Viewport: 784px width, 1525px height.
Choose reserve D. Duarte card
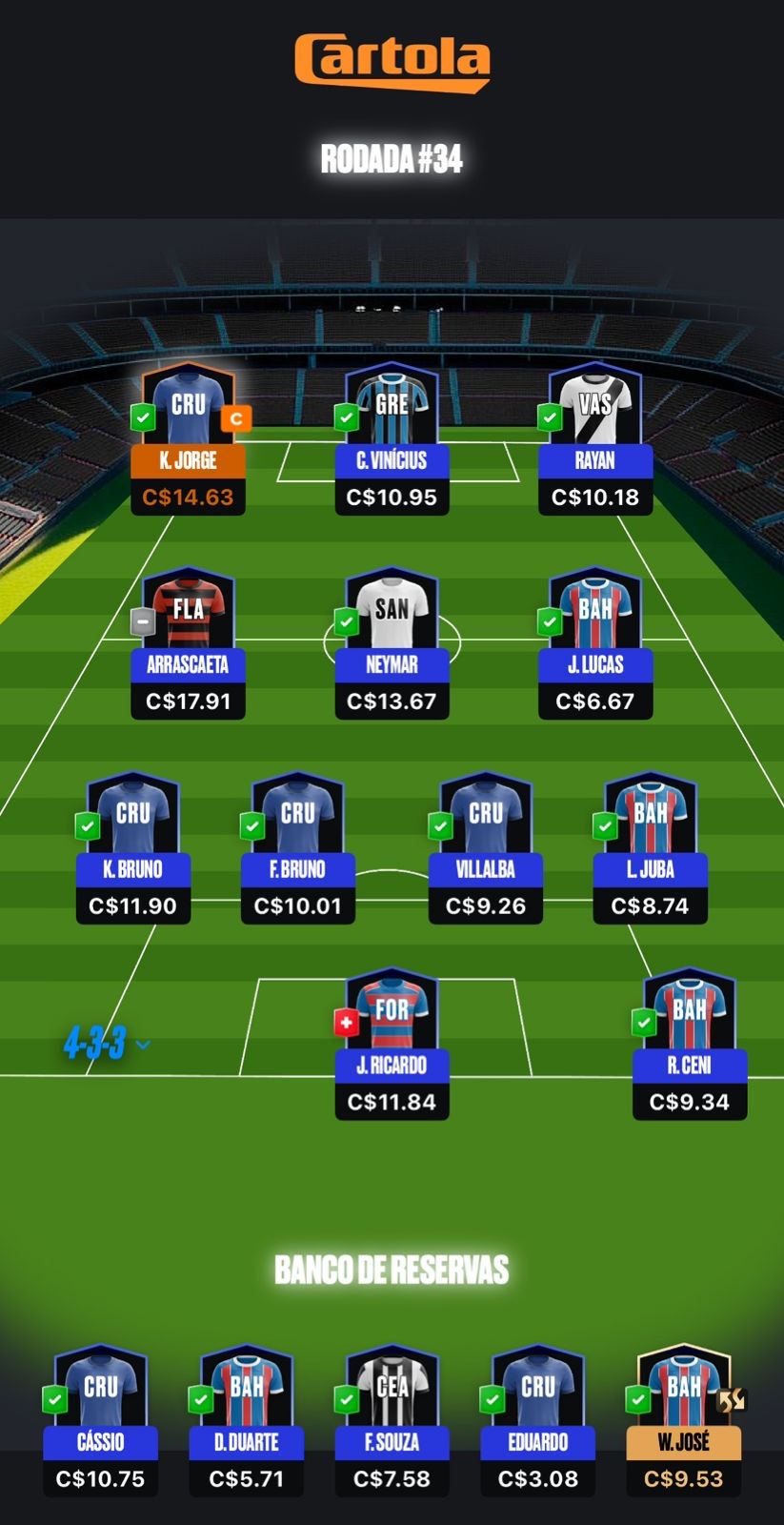tap(247, 1420)
